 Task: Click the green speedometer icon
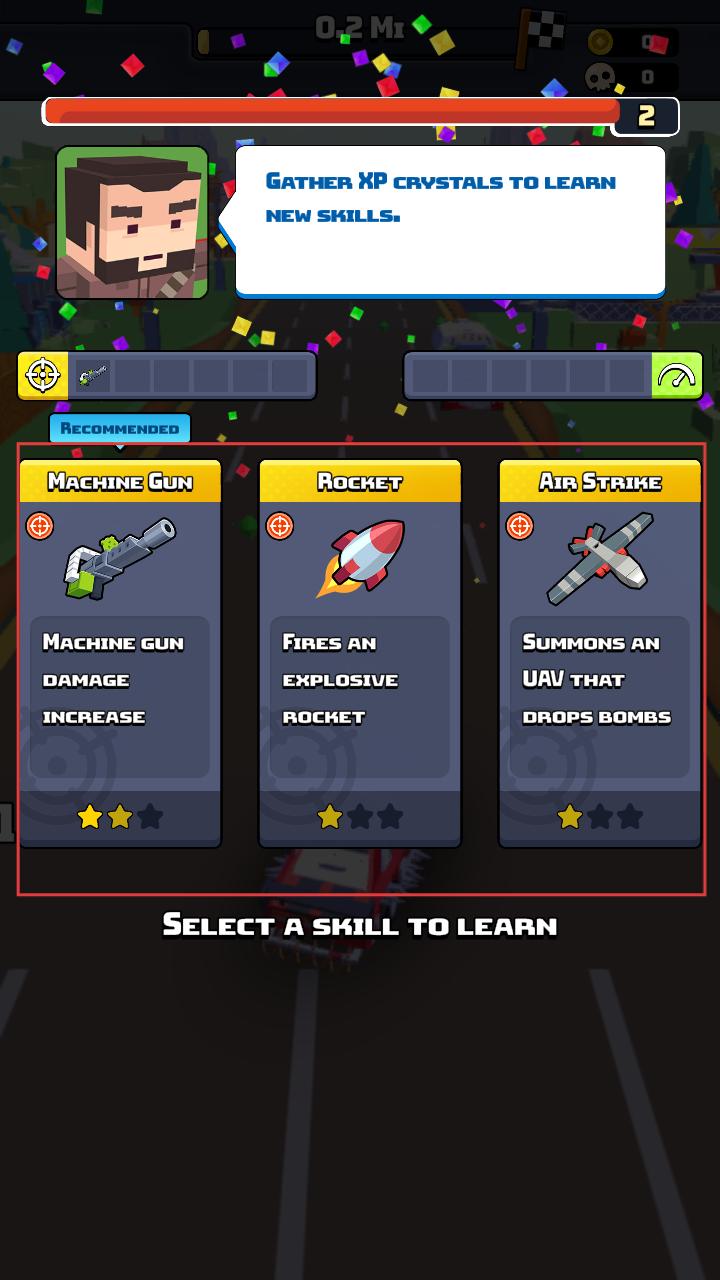tap(677, 376)
